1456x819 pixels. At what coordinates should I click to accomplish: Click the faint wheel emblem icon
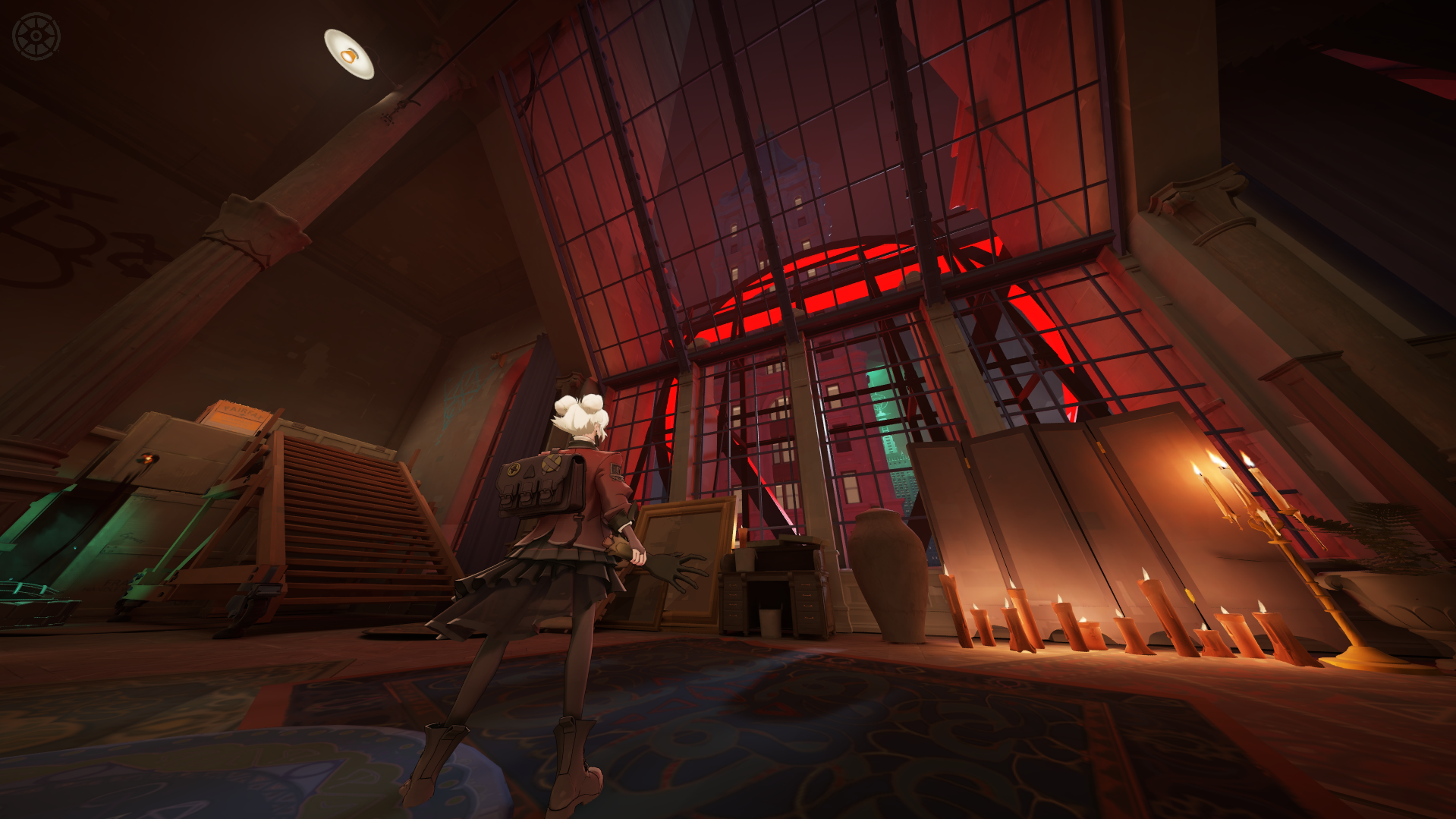(x=36, y=36)
